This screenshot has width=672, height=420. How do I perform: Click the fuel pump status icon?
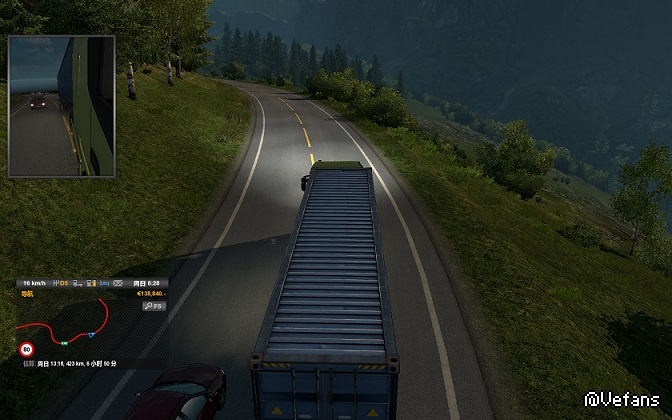(91, 283)
